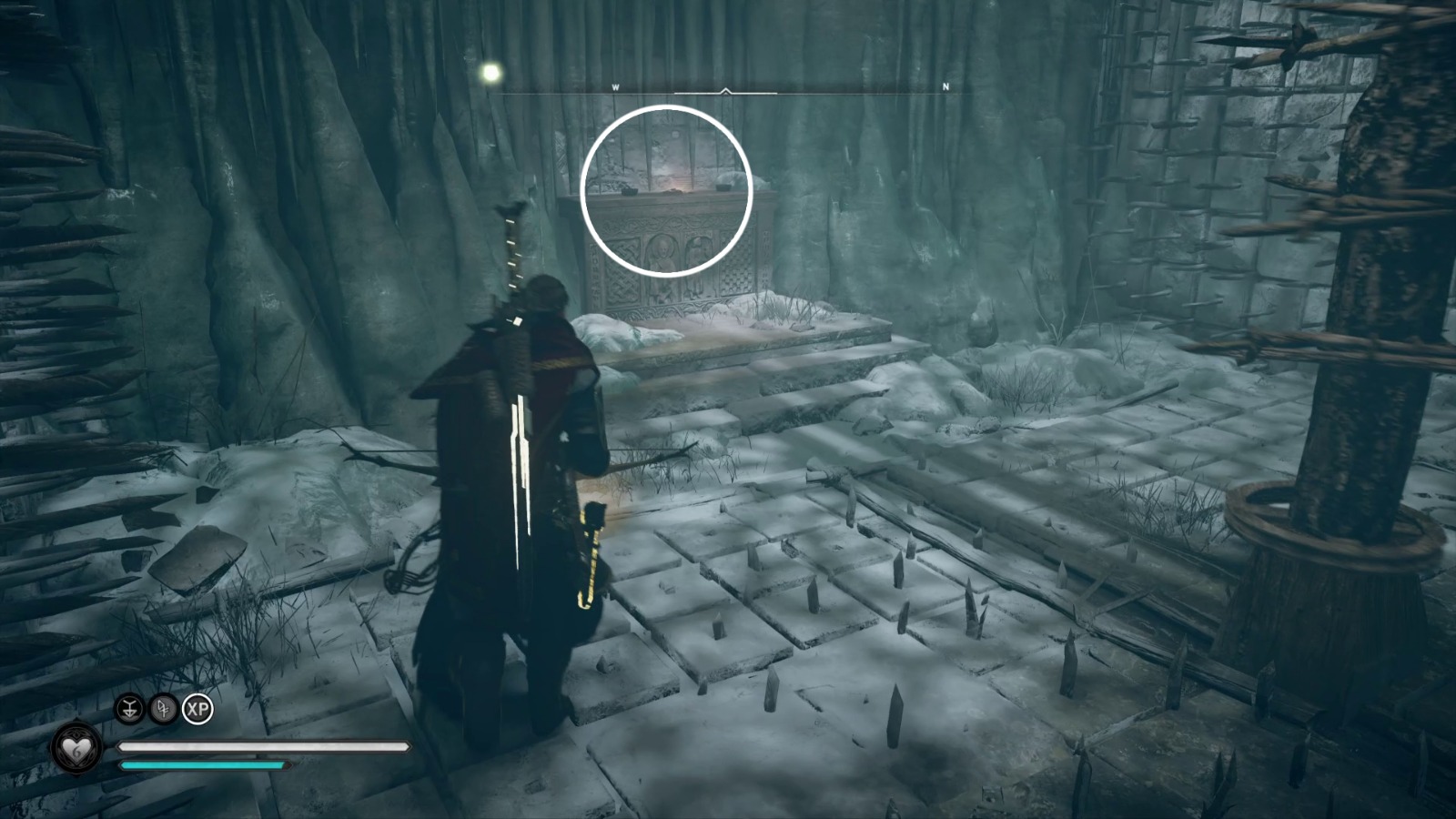The image size is (1456, 819).
Task: Click the compass center direction chevron
Action: click(x=725, y=90)
